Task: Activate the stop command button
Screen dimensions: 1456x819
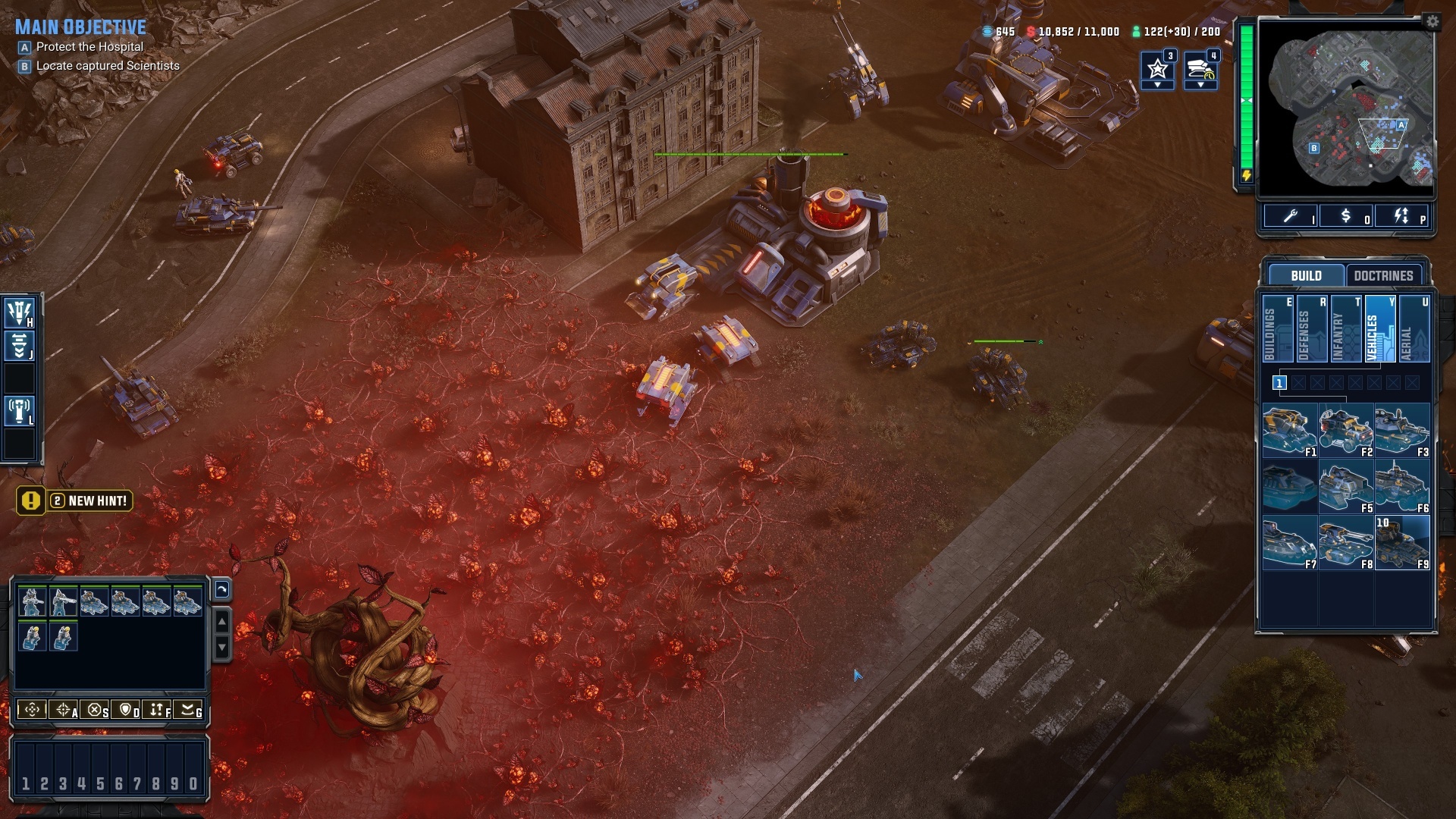Action: (95, 711)
